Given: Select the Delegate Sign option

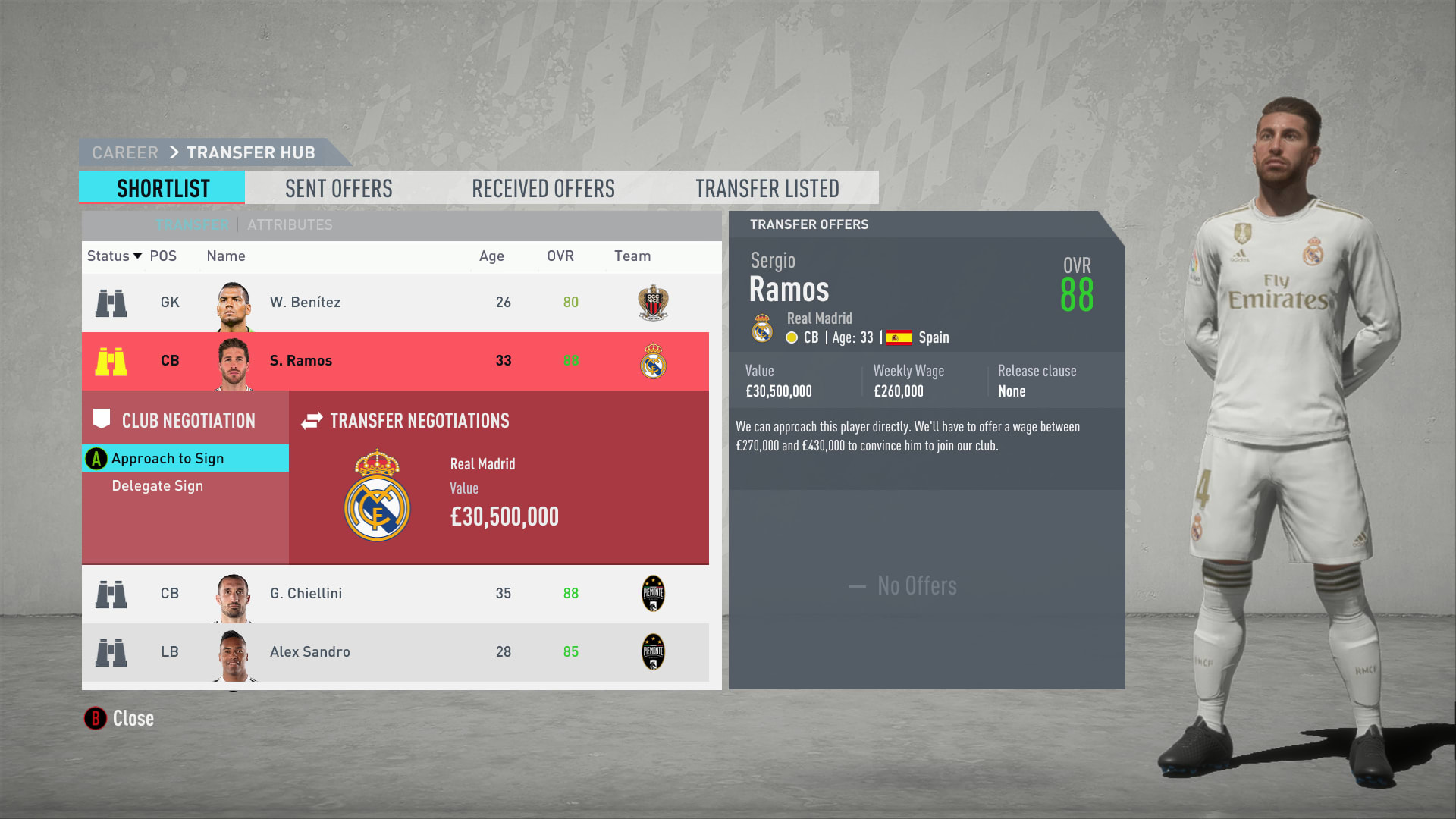Looking at the screenshot, I should click(x=158, y=486).
